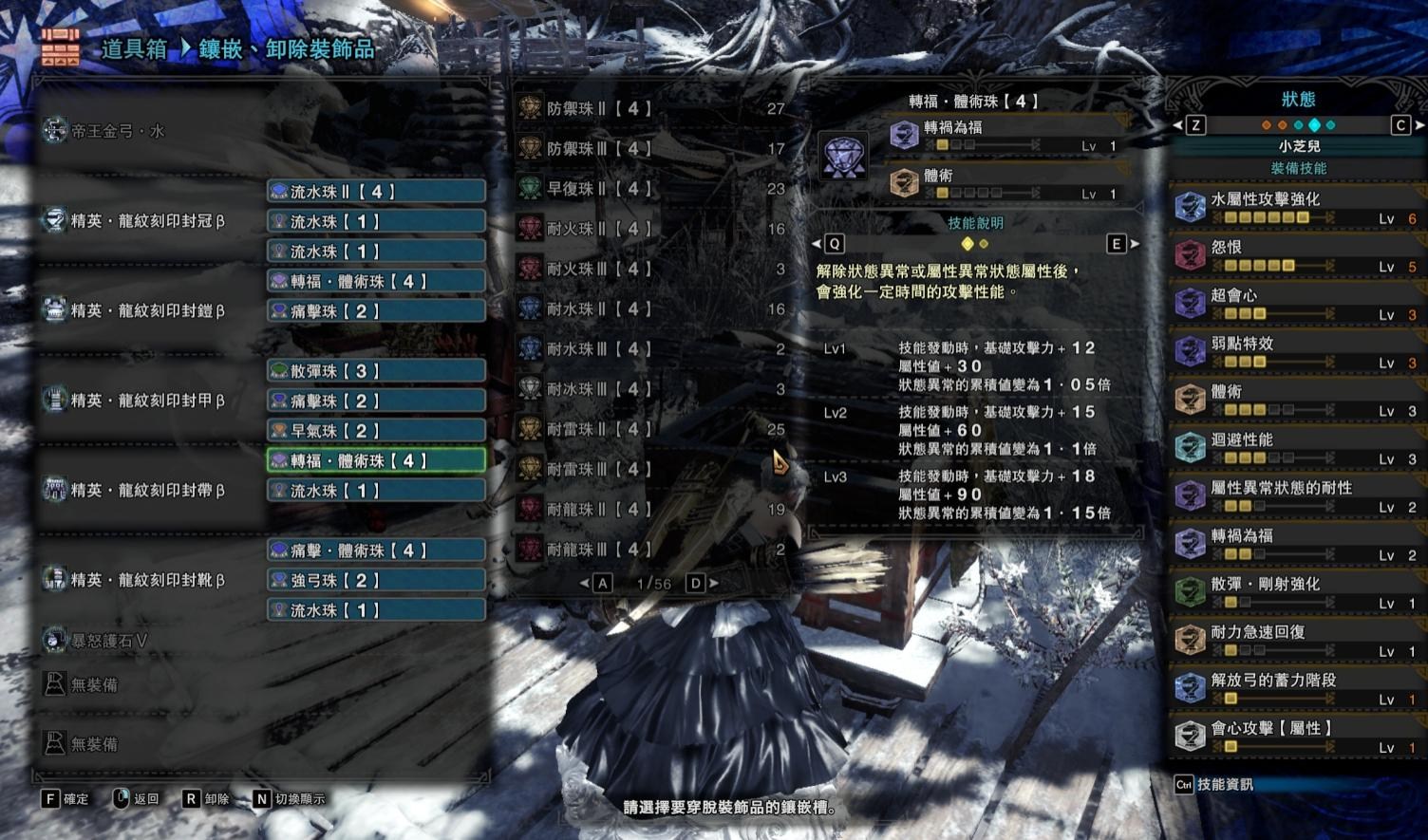This screenshot has height=840, width=1428.
Task: Click the 體術 skill icon under 轉禍為福
Action: click(905, 181)
